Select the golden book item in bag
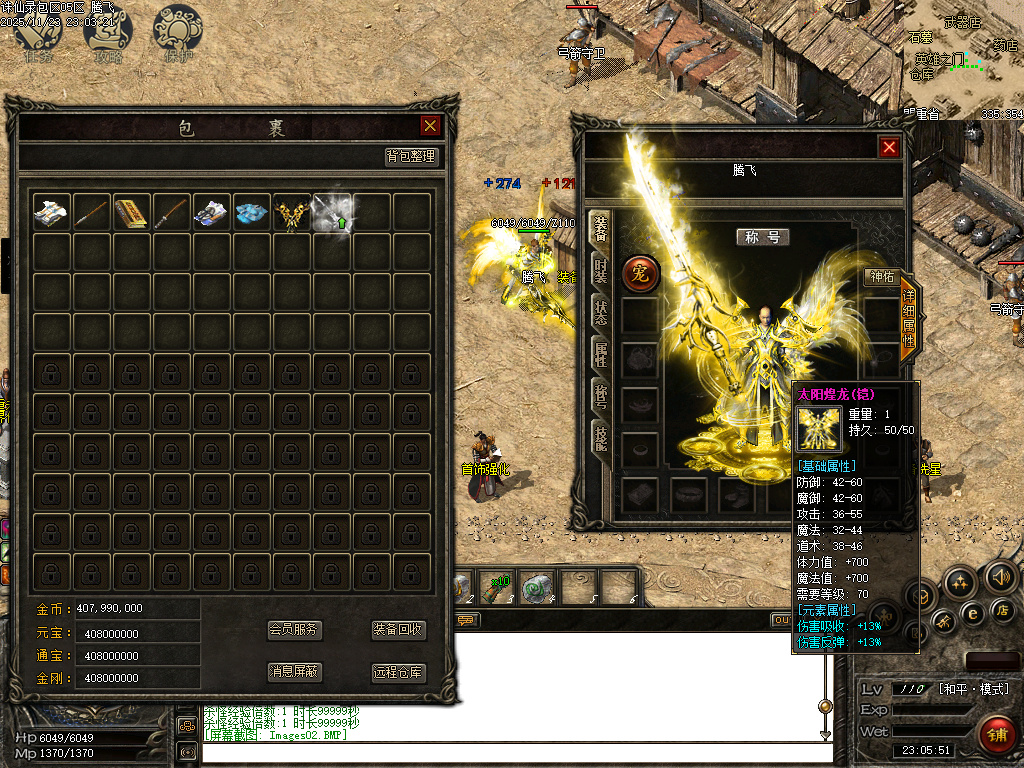1024x768 pixels. click(131, 212)
